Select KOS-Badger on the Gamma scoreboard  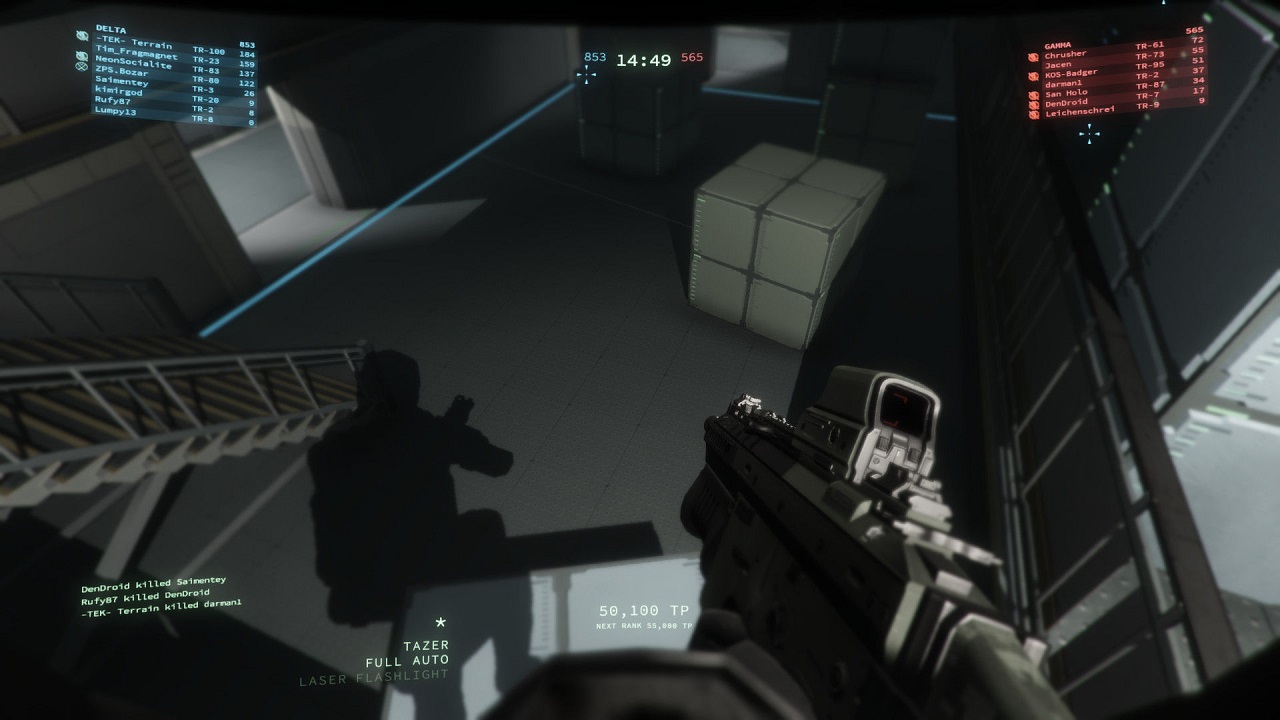click(x=1071, y=73)
